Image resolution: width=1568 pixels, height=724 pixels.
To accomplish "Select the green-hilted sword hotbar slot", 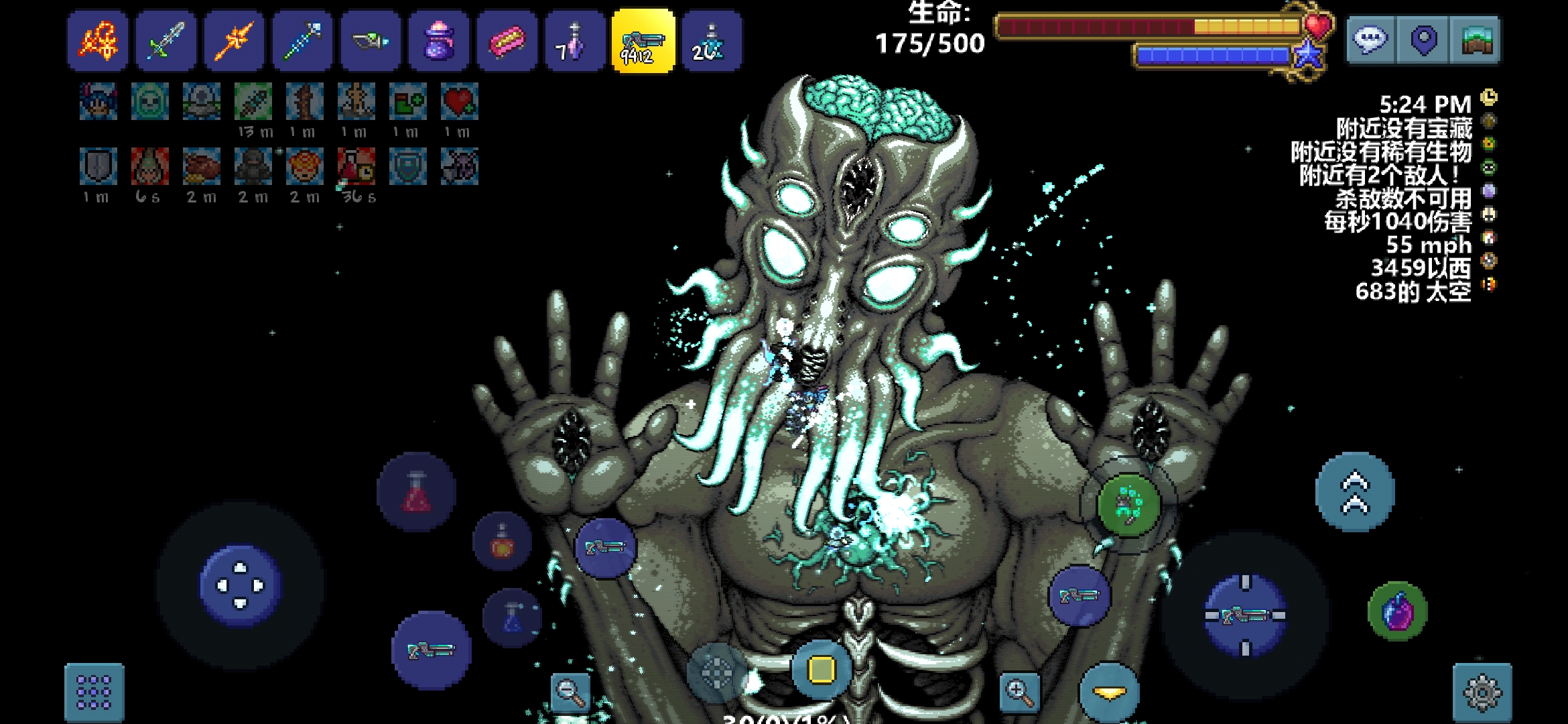I will click(166, 41).
